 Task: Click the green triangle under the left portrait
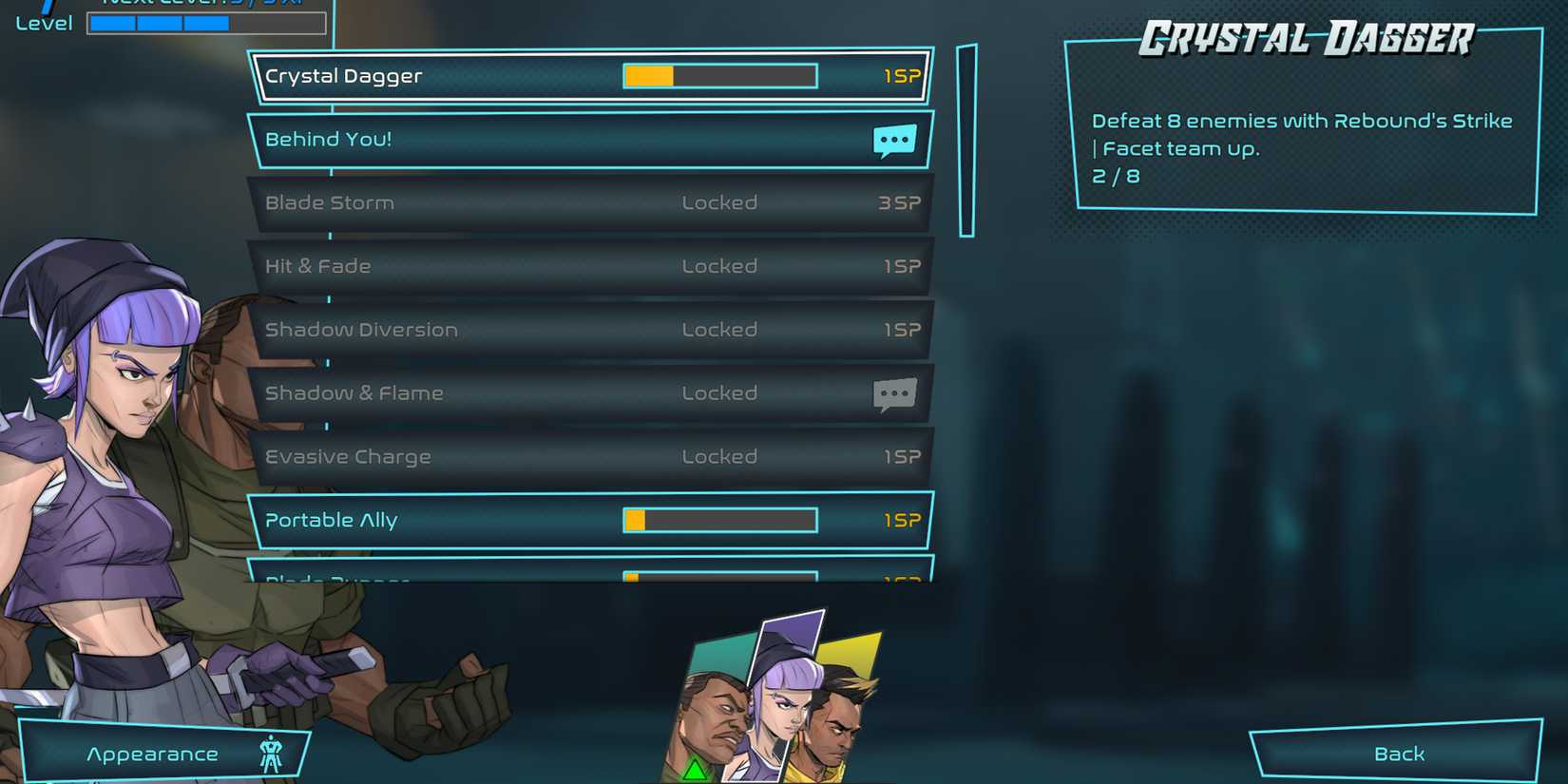pos(693,772)
